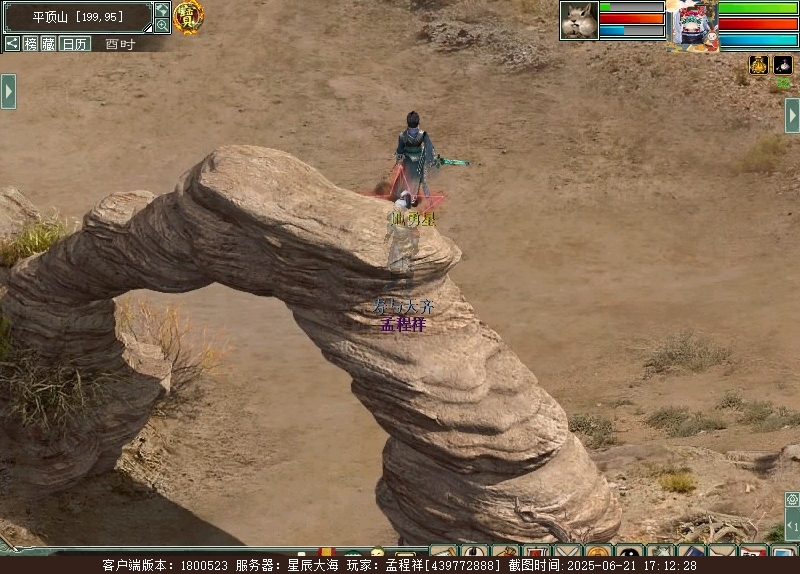Click the share icon below location panel
The width and height of the screenshot is (800, 574).
point(12,44)
